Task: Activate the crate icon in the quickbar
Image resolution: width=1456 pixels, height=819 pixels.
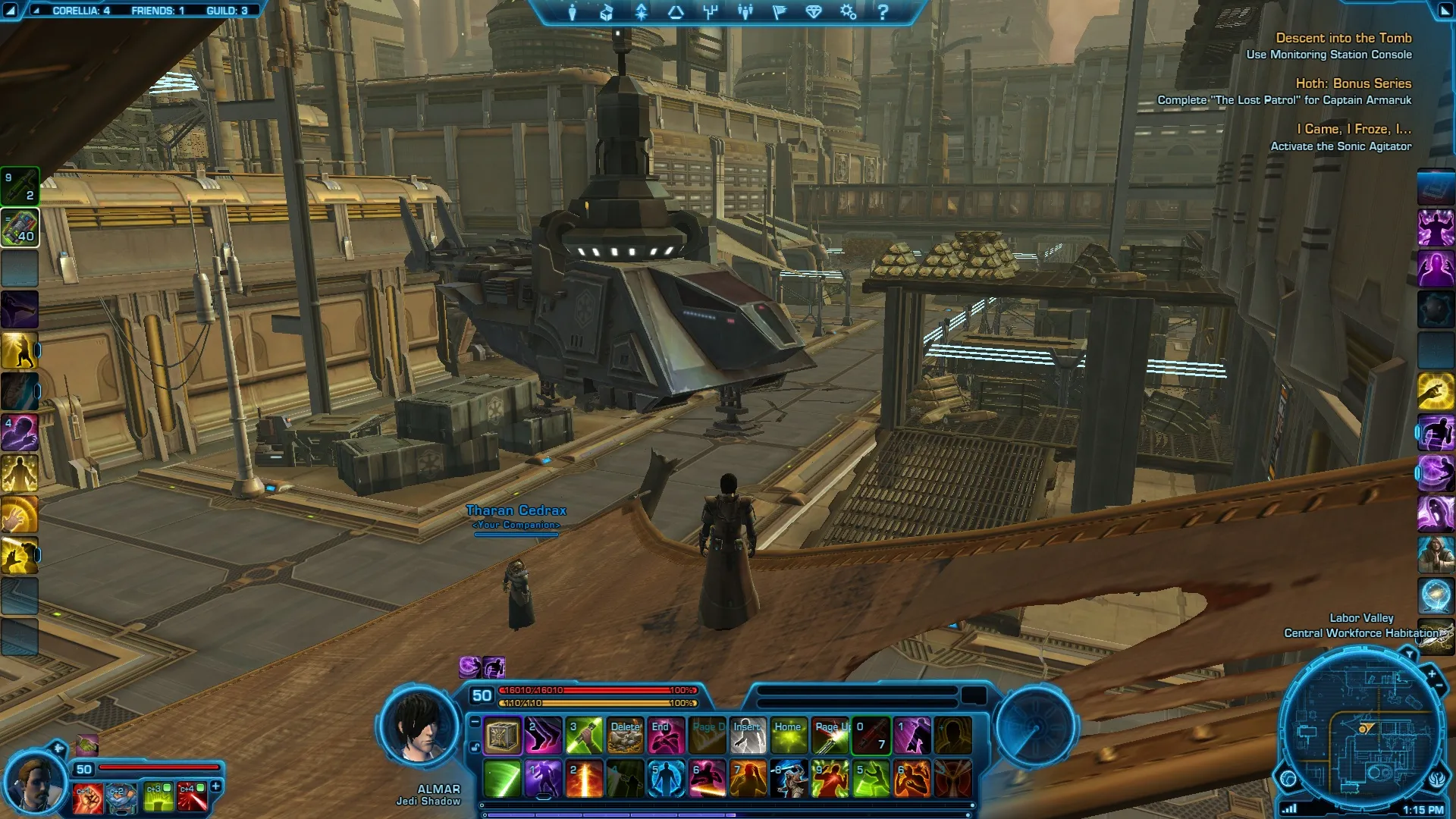Action: 502,736
